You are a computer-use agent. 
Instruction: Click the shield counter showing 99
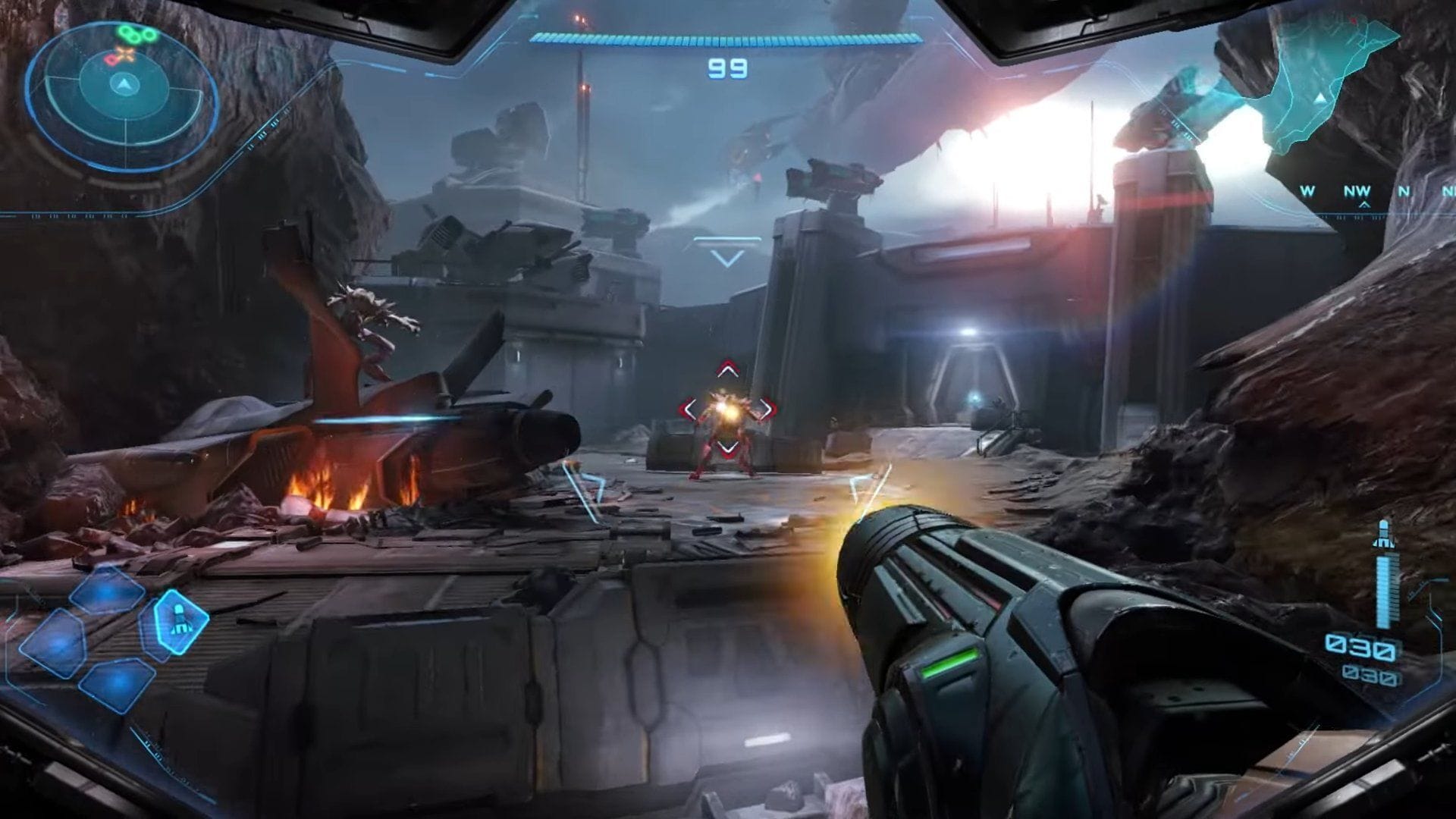(x=726, y=68)
